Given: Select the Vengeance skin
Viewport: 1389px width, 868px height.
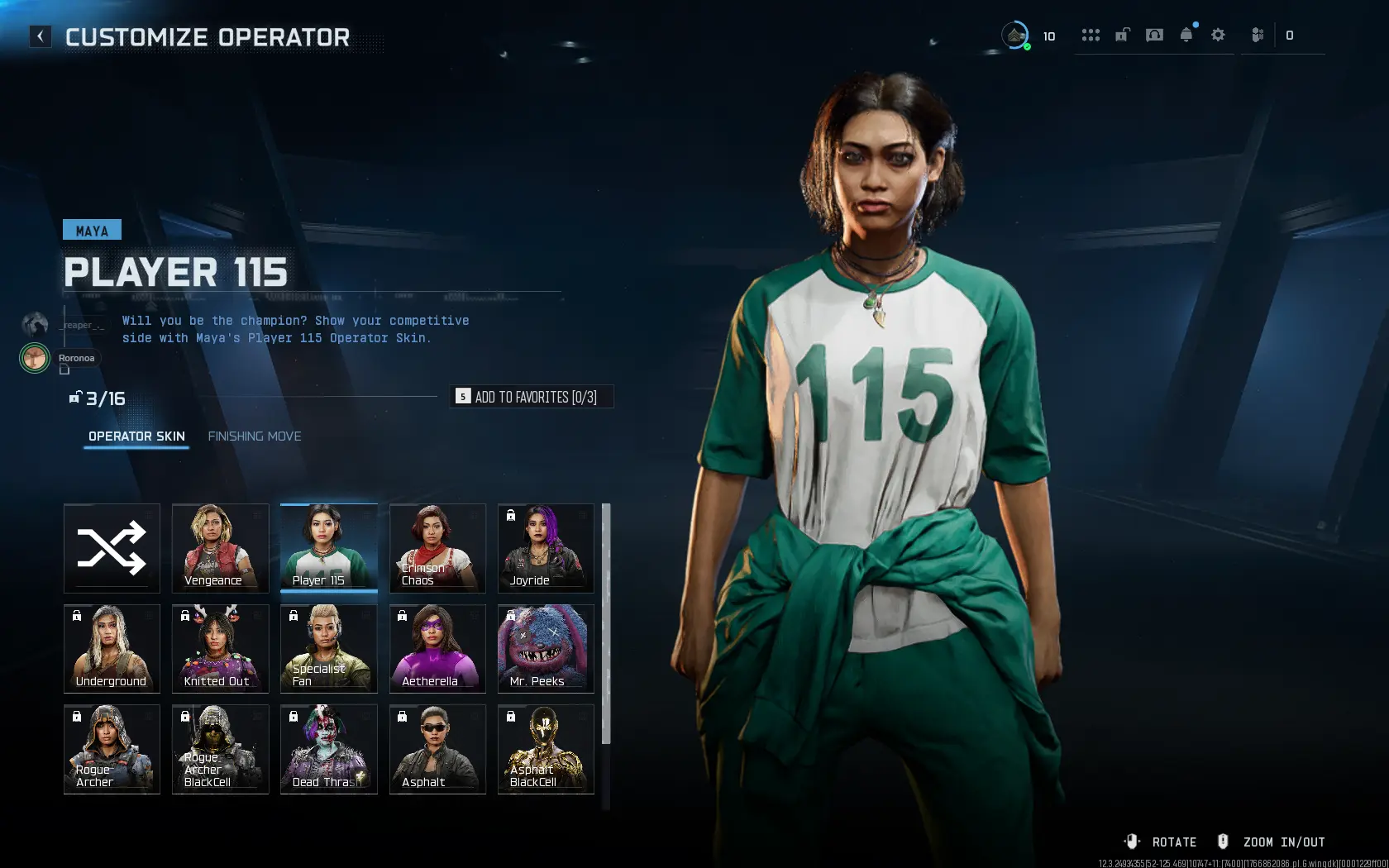Looking at the screenshot, I should click(220, 548).
